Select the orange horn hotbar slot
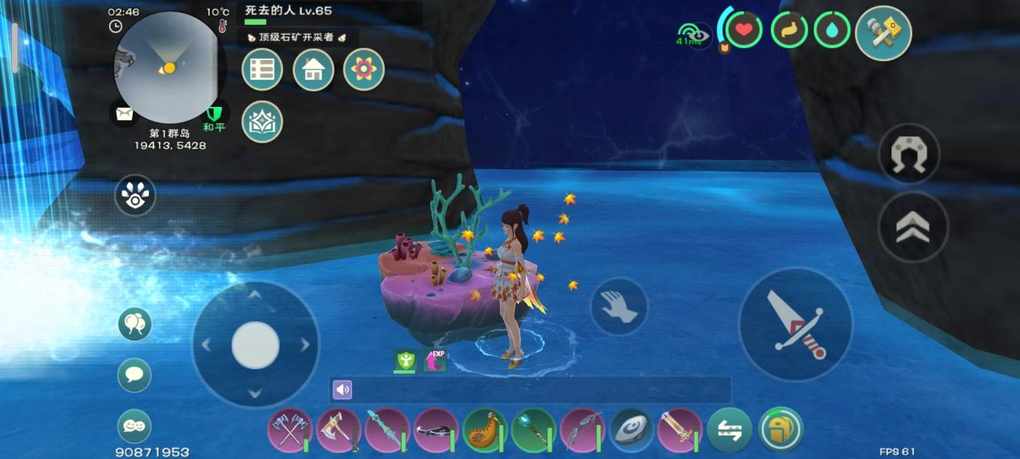The width and height of the screenshot is (1020, 459). [485, 431]
